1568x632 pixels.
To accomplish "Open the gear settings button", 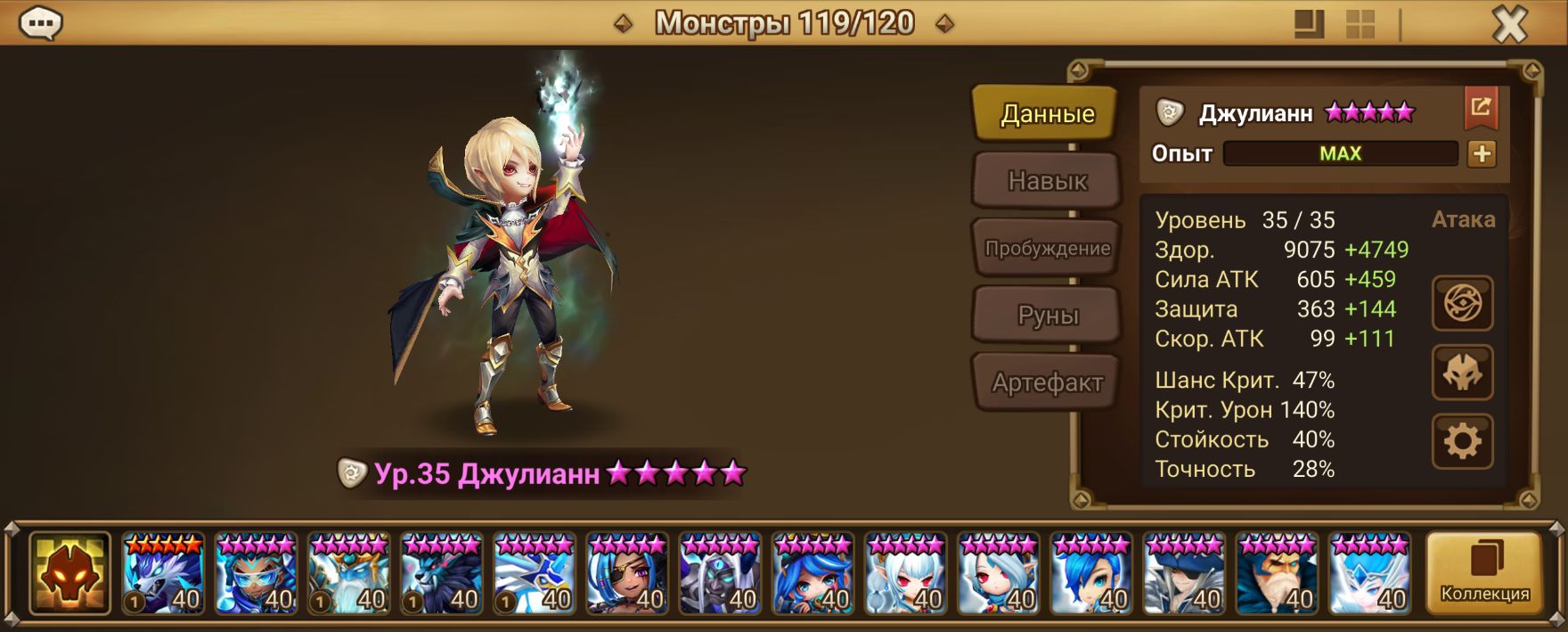I will (1462, 440).
